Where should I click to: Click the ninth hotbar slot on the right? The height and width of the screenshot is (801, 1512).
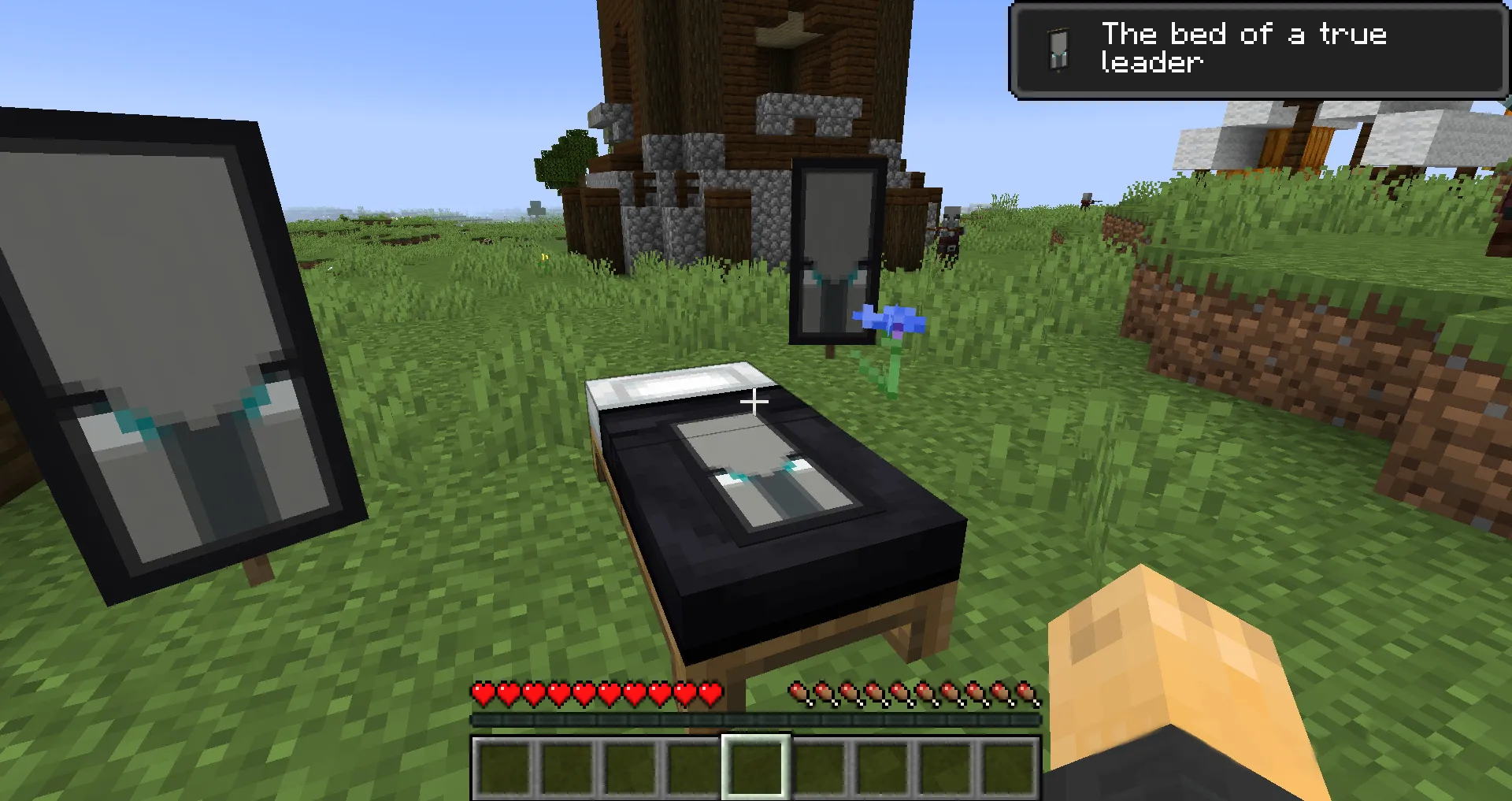coord(1010,761)
